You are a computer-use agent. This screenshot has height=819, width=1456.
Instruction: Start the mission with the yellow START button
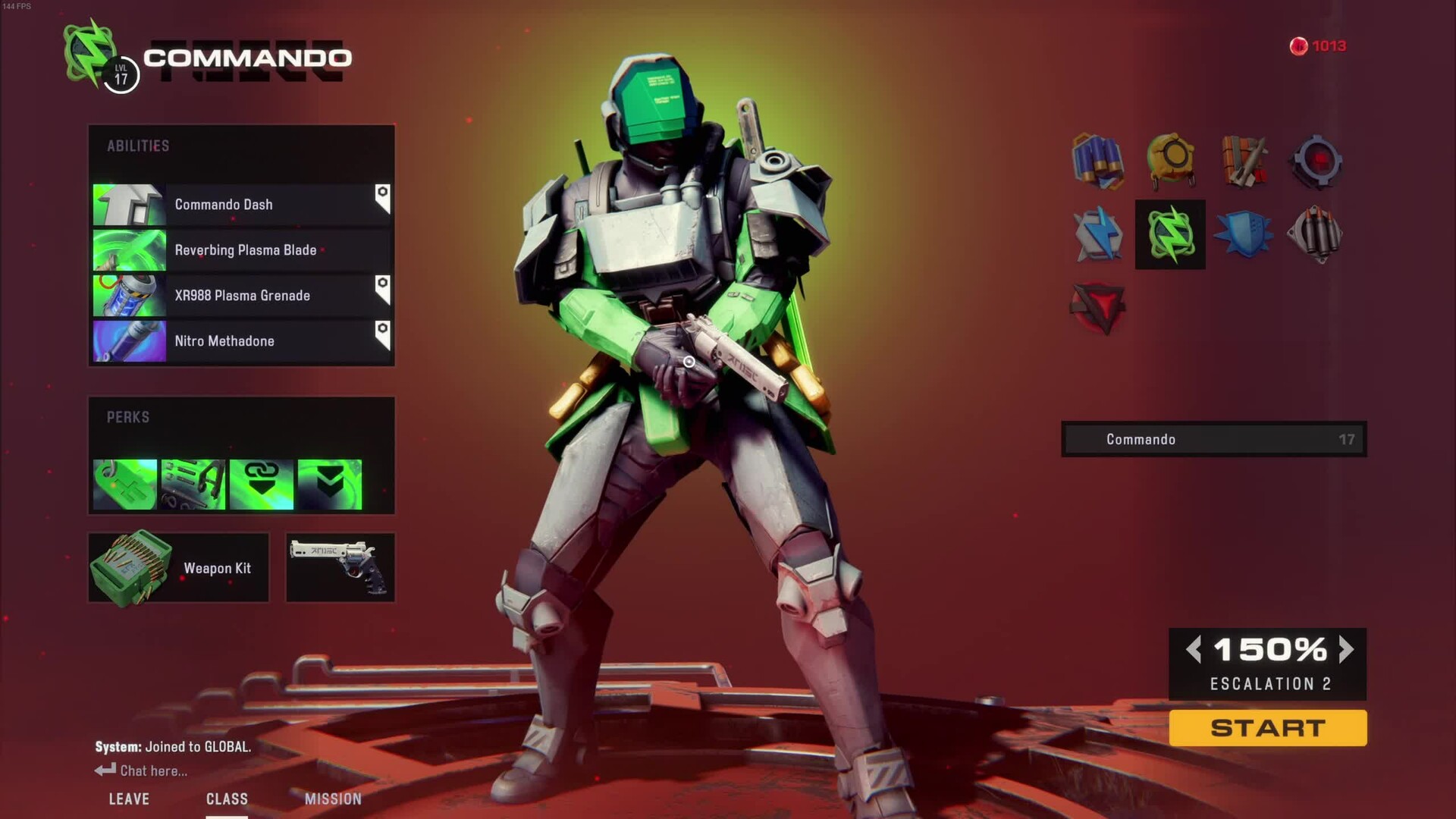coord(1267,728)
